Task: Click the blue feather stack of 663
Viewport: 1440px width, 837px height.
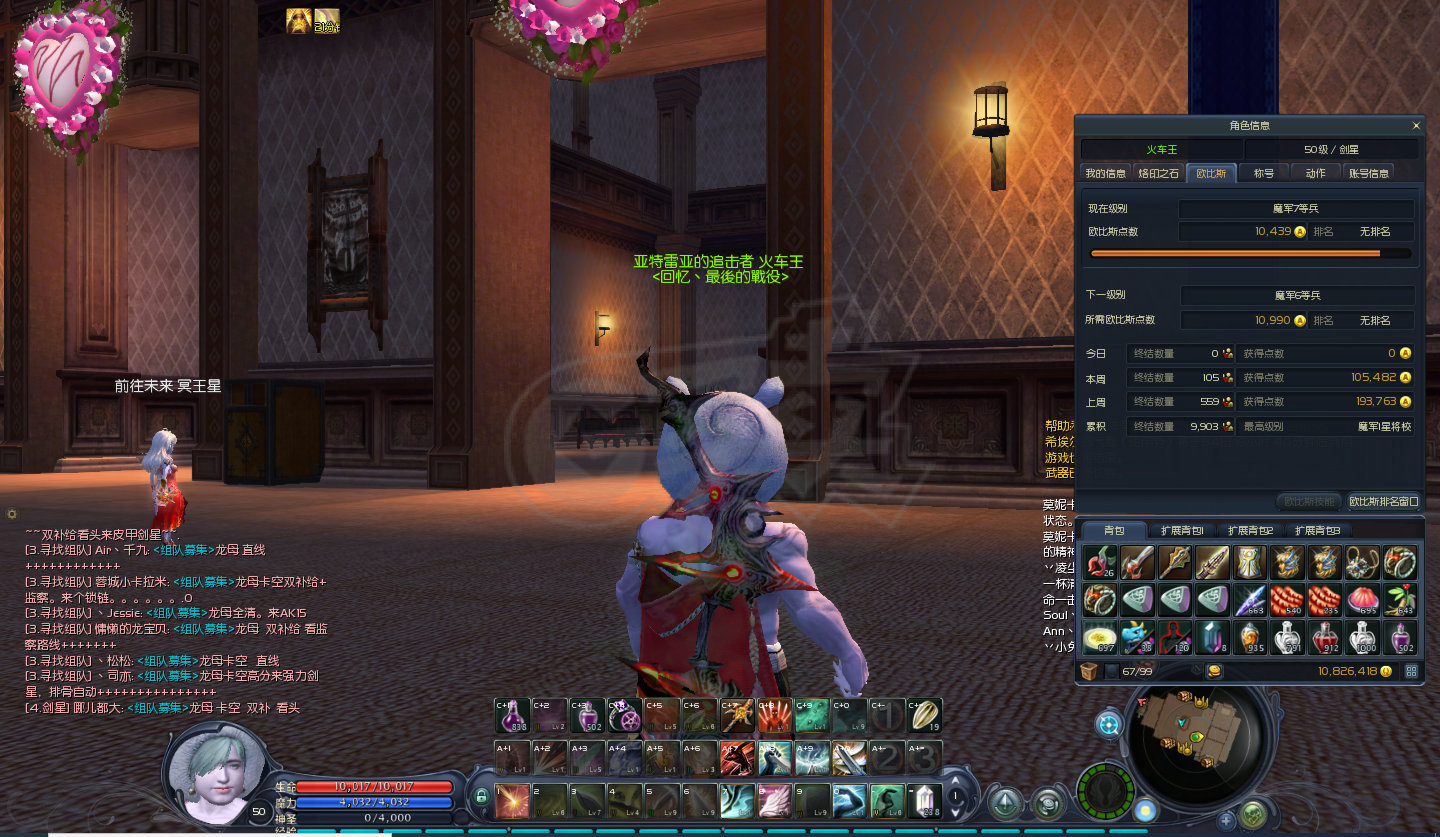Action: click(1250, 600)
